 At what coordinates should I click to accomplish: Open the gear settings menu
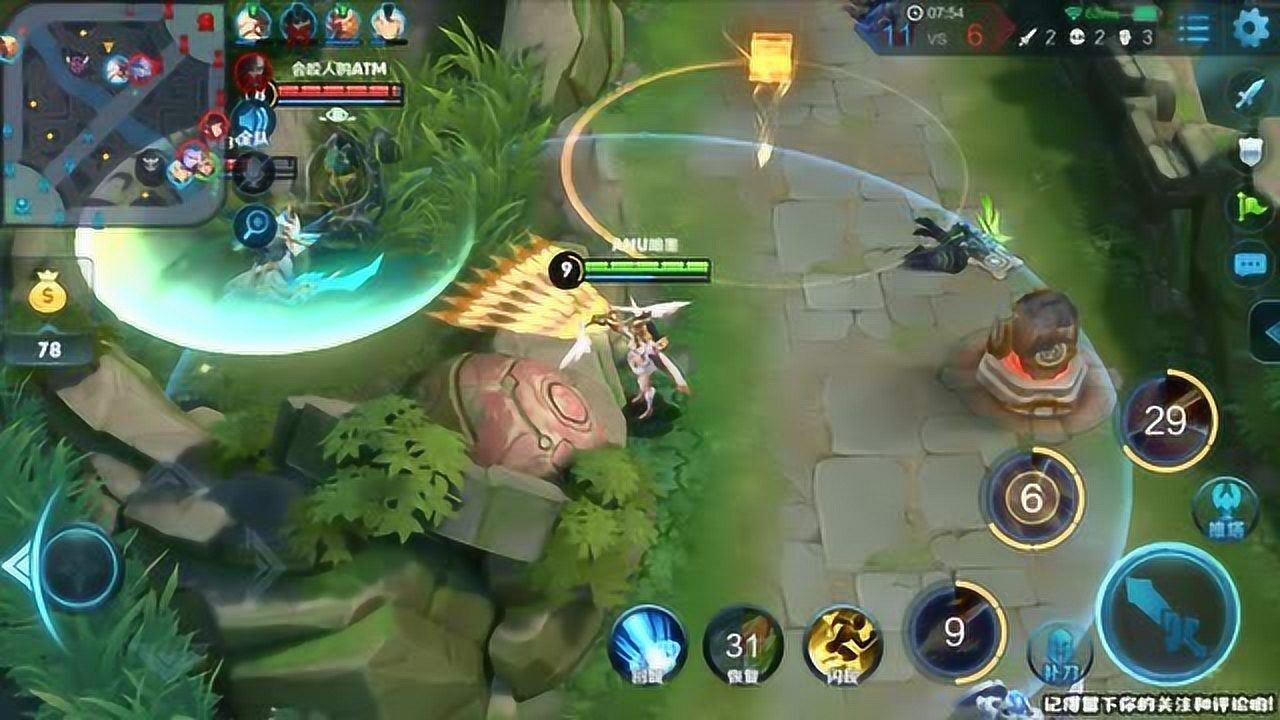(x=1251, y=28)
